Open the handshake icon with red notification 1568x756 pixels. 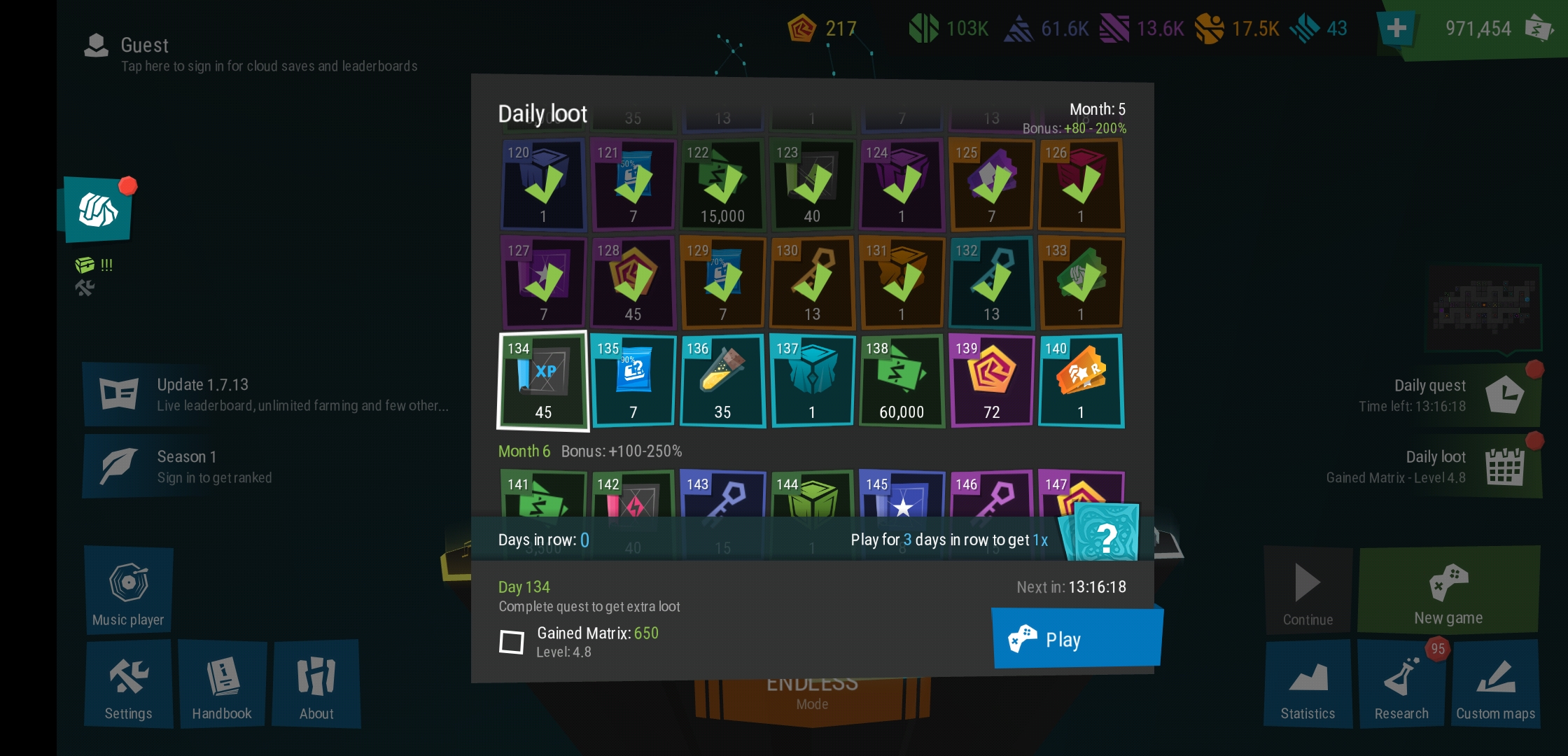[x=97, y=210]
